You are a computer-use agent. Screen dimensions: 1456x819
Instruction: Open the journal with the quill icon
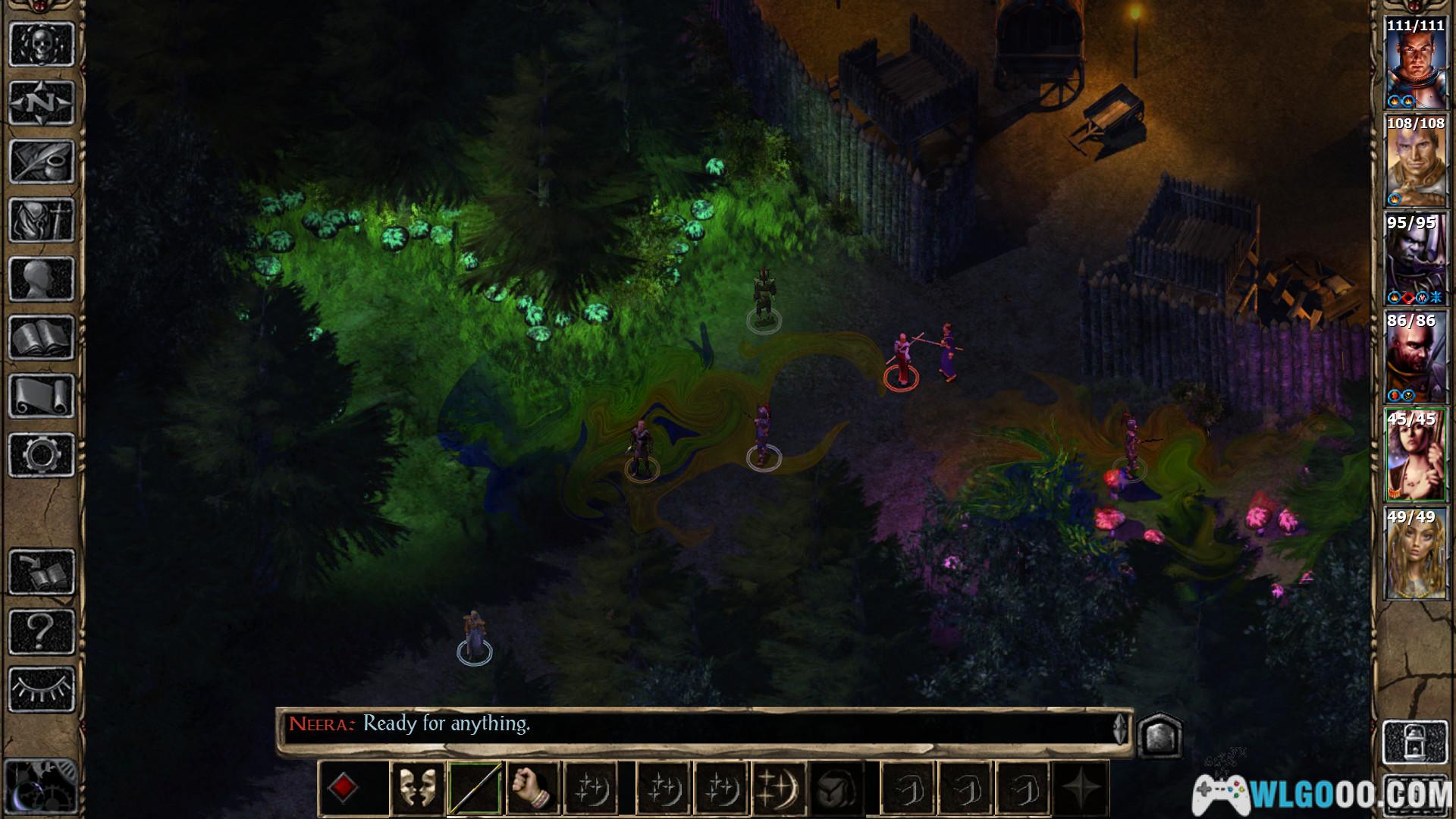click(x=42, y=162)
